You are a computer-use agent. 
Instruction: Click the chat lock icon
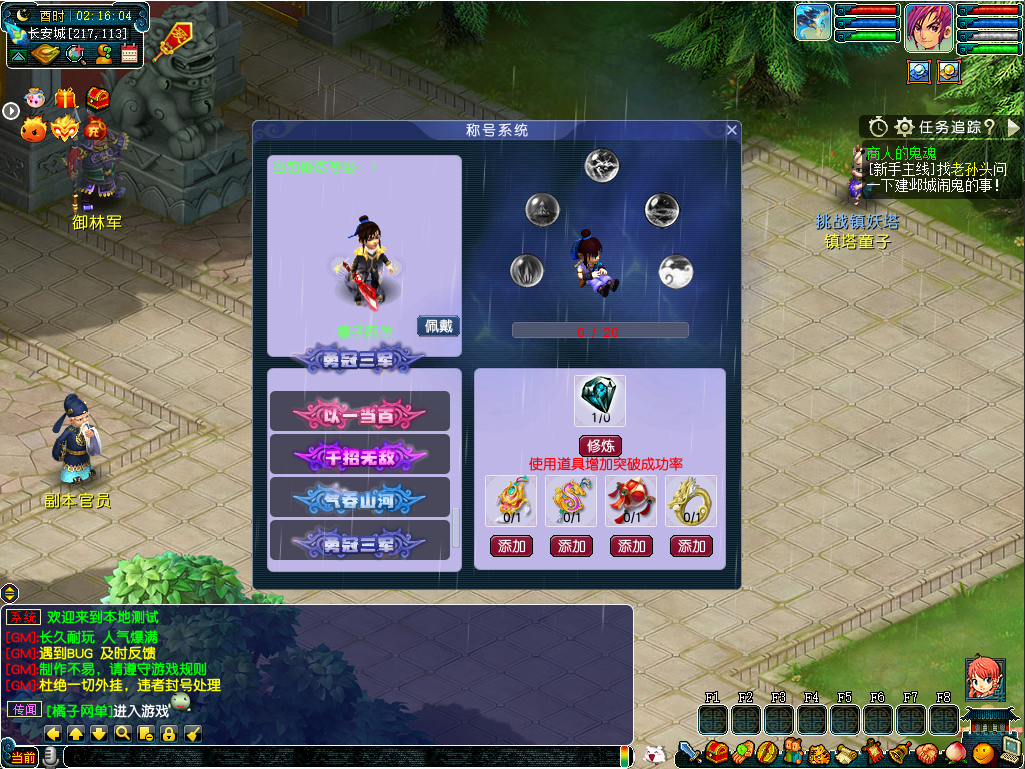[168, 734]
